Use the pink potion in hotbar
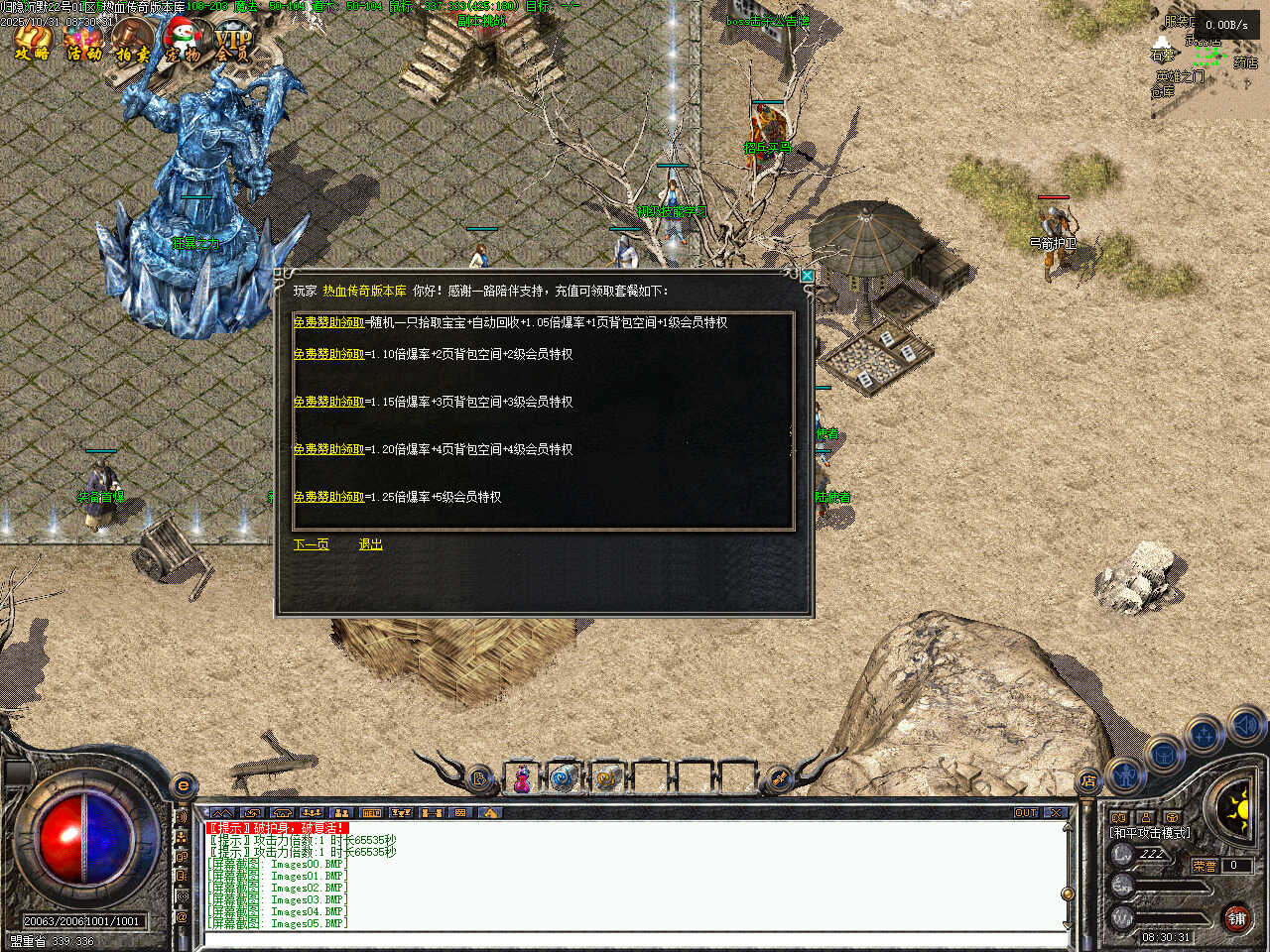 (x=521, y=780)
